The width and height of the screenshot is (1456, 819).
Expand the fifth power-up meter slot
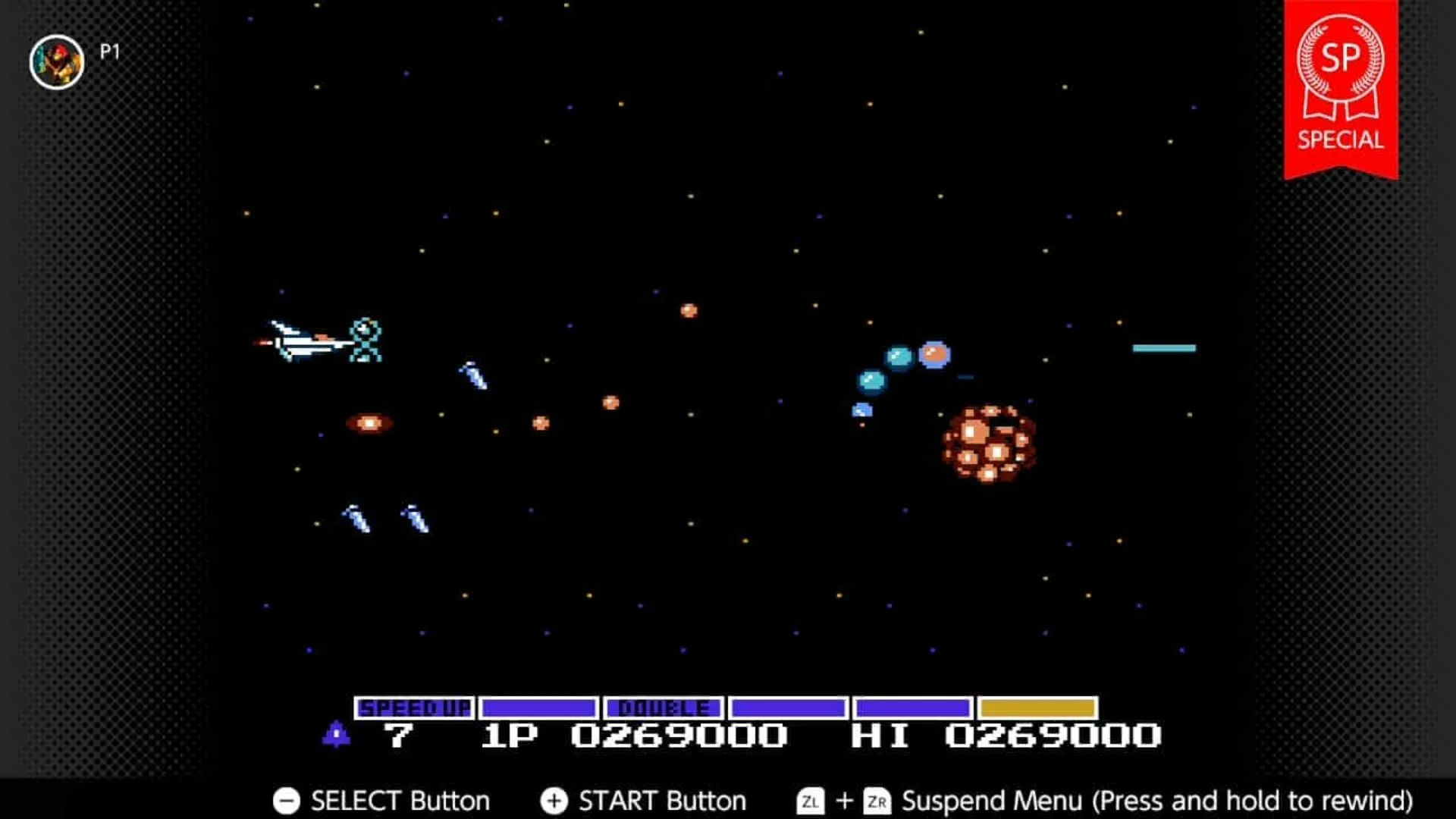pos(914,709)
